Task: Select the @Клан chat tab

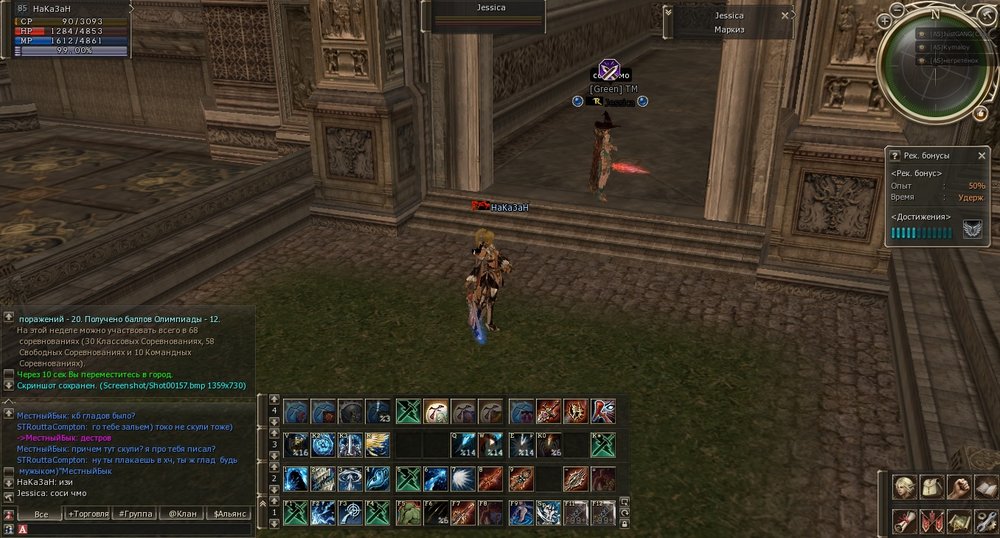Action: 181,514
